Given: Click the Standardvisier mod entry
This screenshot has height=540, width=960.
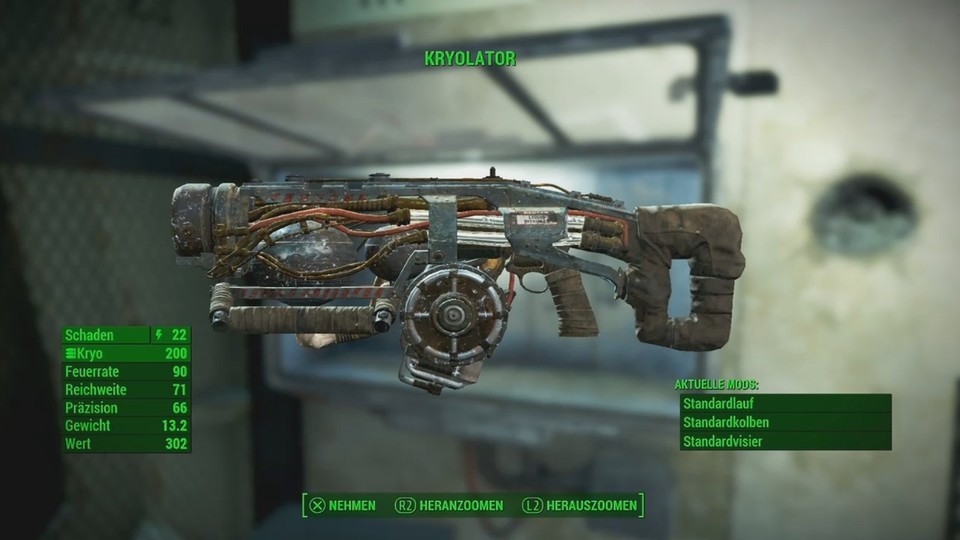Looking at the screenshot, I should (784, 441).
